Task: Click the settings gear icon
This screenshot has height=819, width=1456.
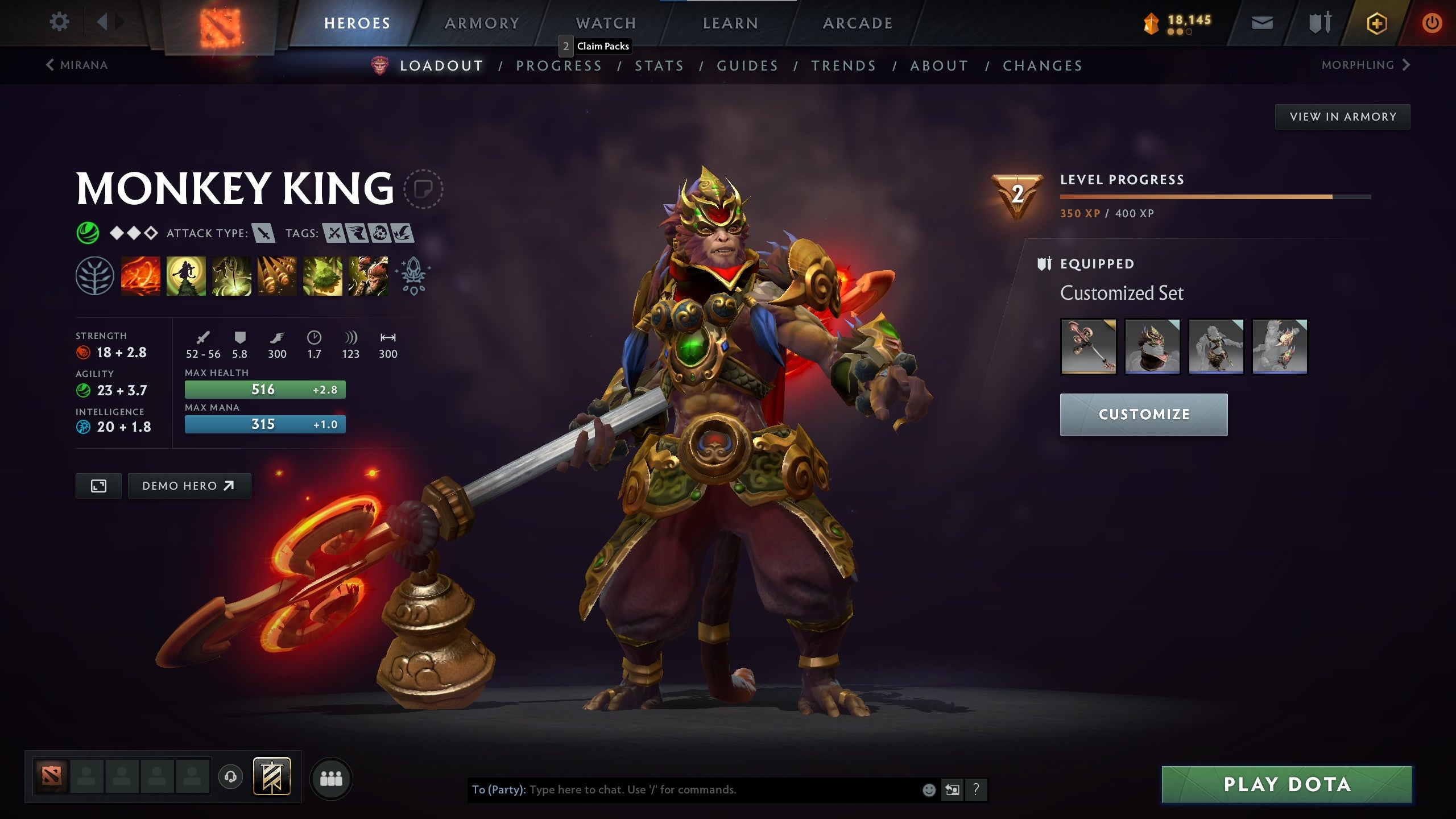Action: [x=59, y=22]
